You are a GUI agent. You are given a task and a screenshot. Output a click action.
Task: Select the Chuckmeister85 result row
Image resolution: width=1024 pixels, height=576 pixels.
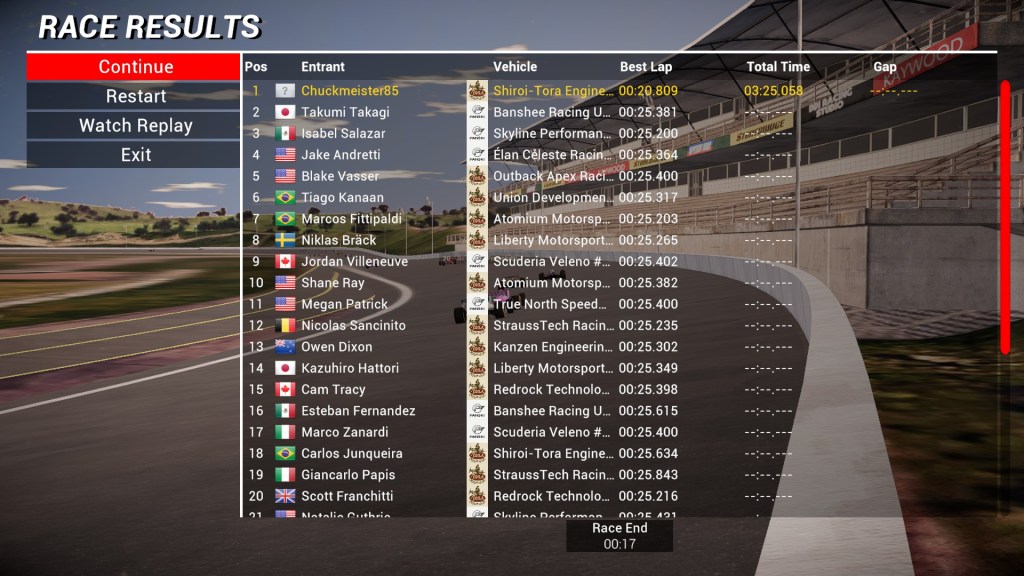[x=350, y=91]
